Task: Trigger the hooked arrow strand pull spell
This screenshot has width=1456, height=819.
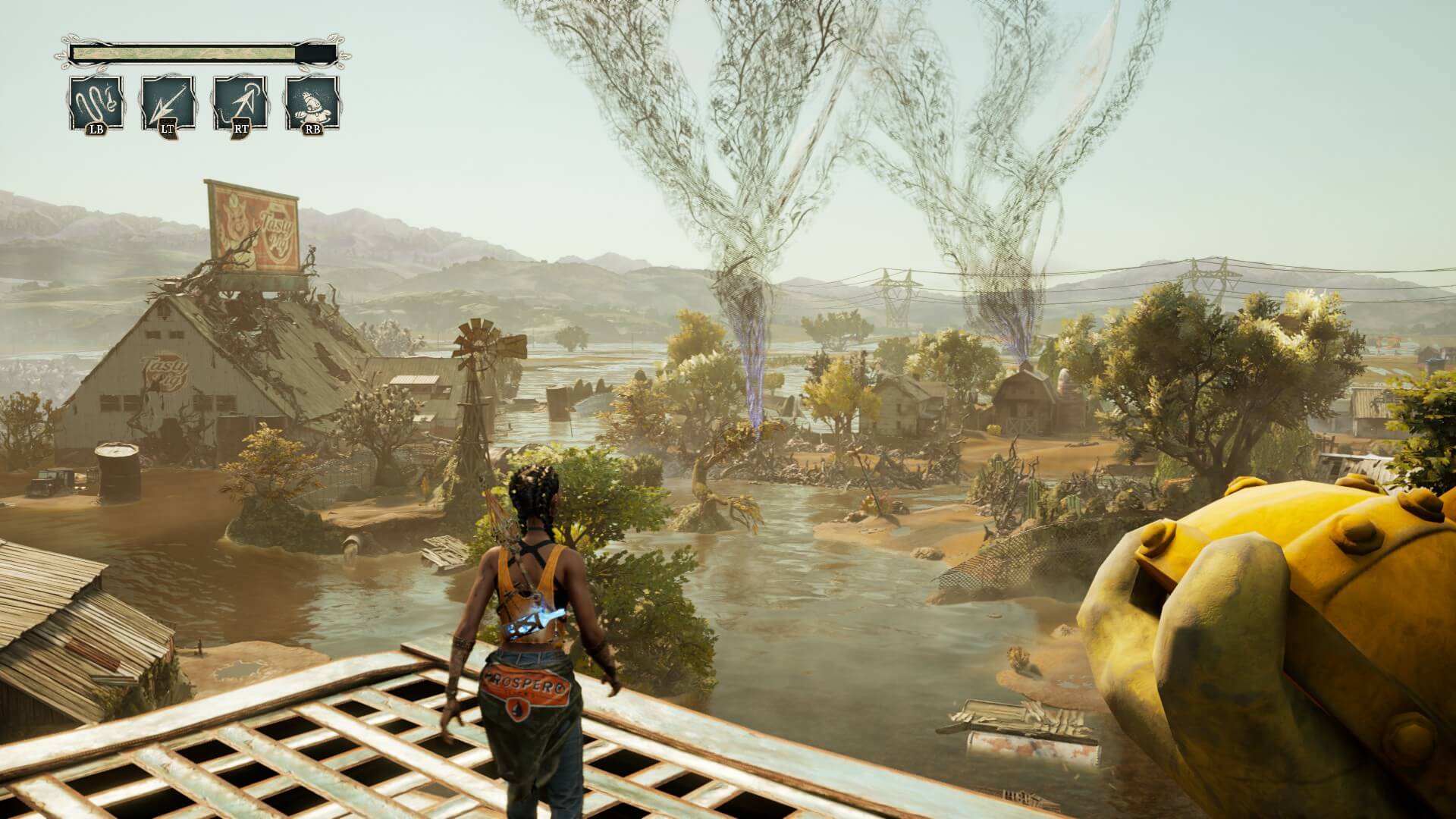Action: (240, 102)
